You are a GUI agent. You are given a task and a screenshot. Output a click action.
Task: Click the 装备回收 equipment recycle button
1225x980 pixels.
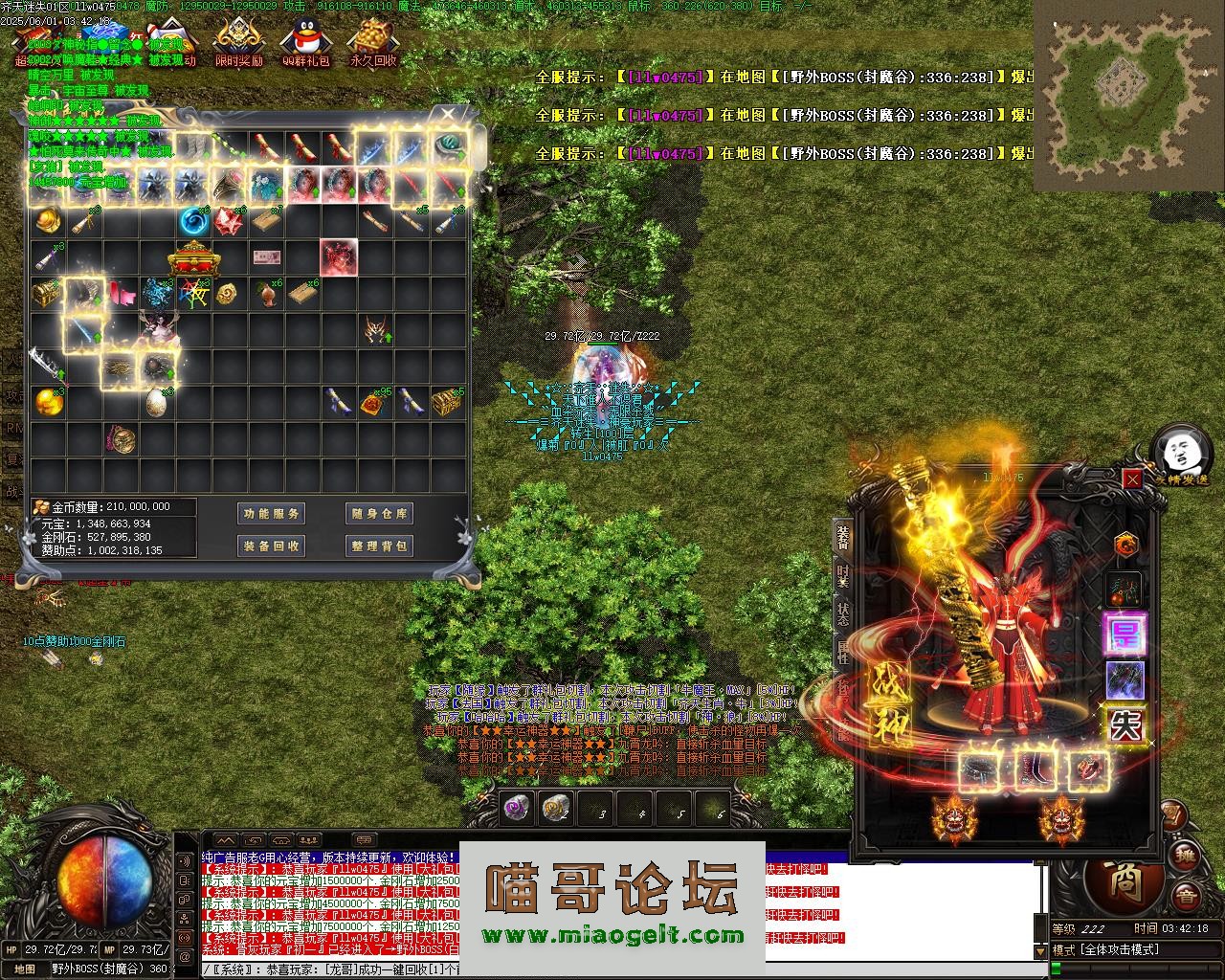click(x=271, y=546)
